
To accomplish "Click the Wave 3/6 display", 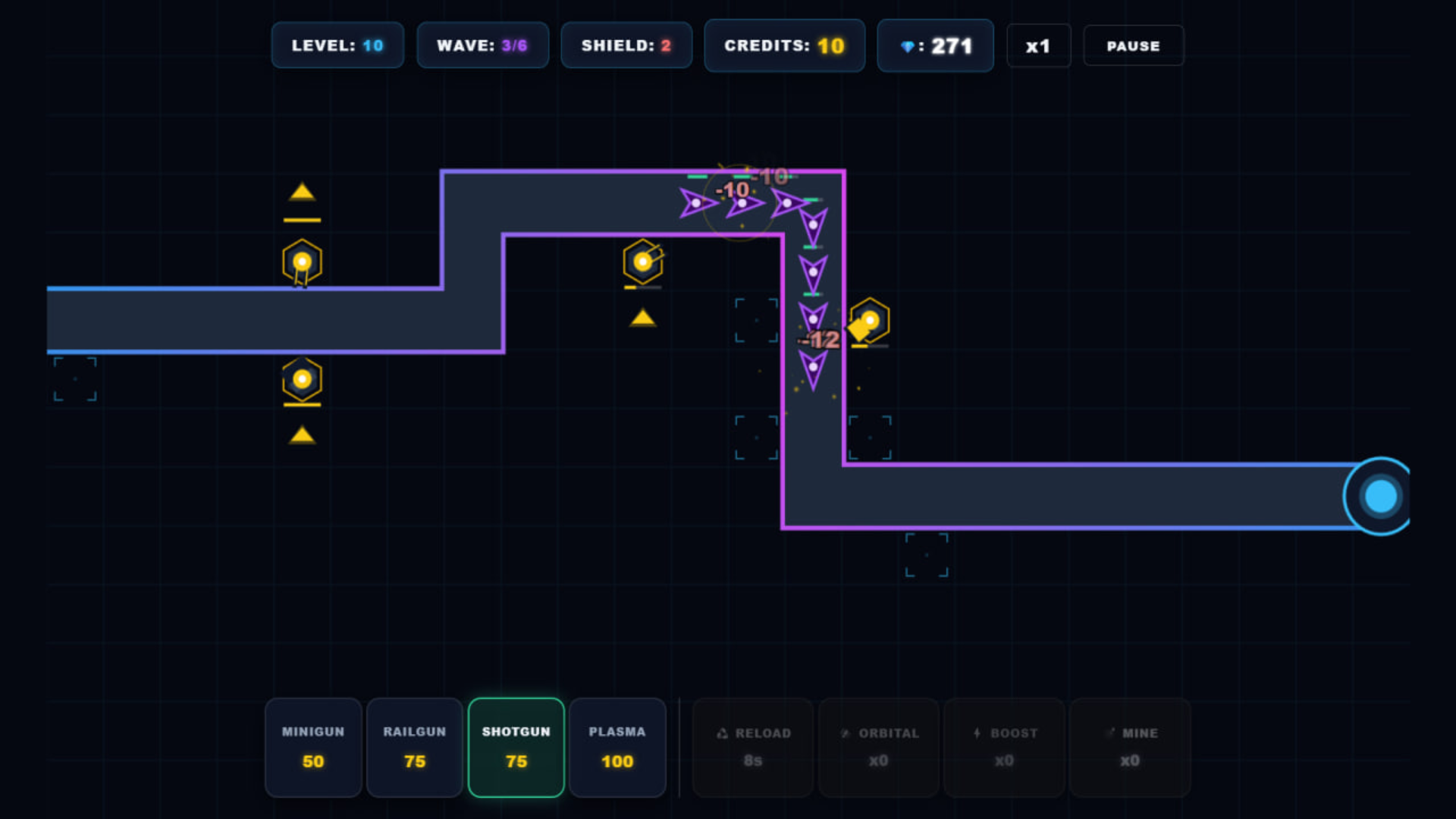I will pos(482,45).
